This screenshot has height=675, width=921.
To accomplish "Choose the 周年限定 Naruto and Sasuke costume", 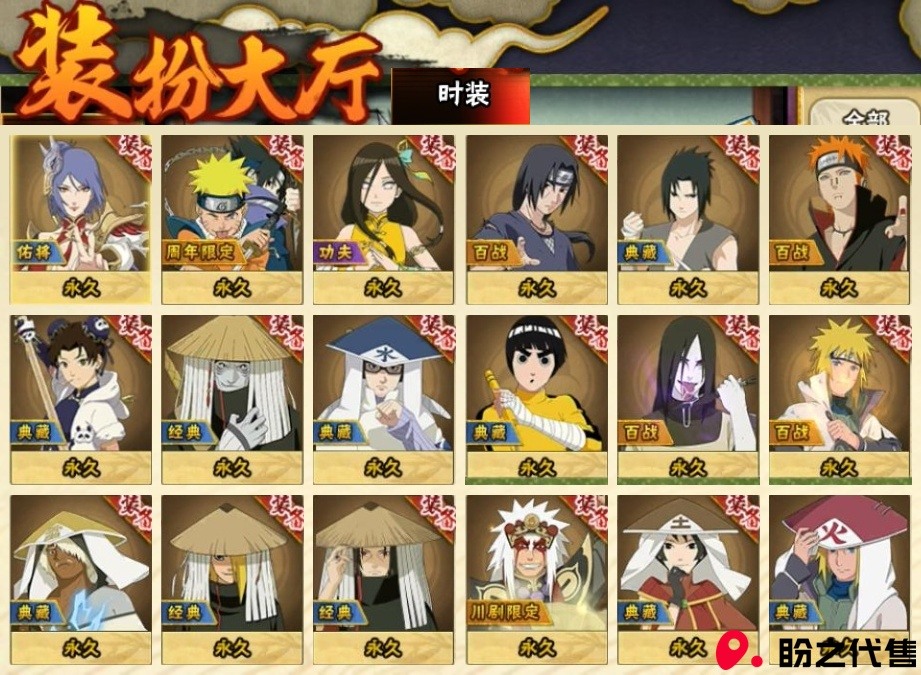I will click(232, 217).
